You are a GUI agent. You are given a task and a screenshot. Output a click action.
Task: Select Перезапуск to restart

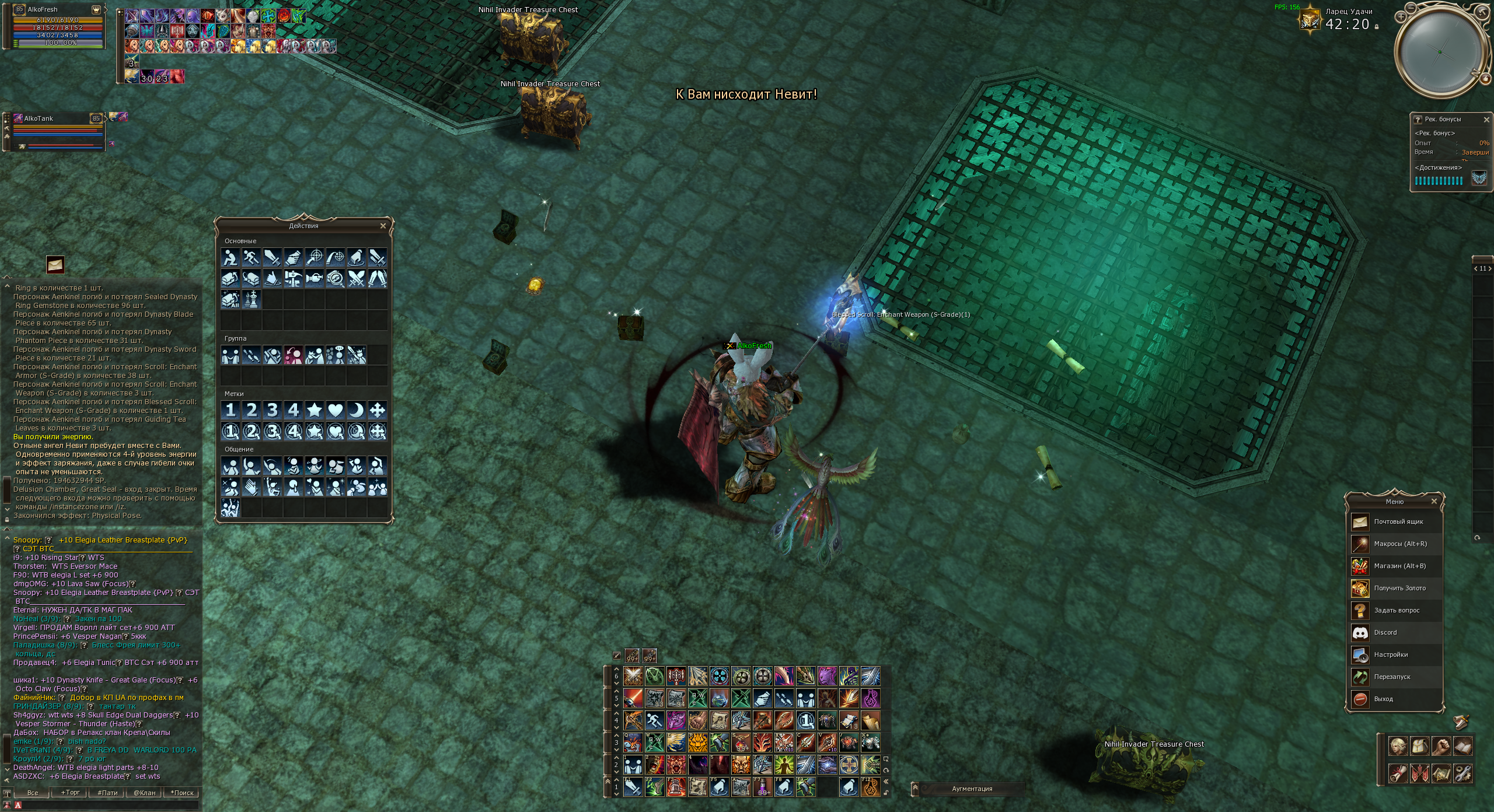coord(1391,677)
